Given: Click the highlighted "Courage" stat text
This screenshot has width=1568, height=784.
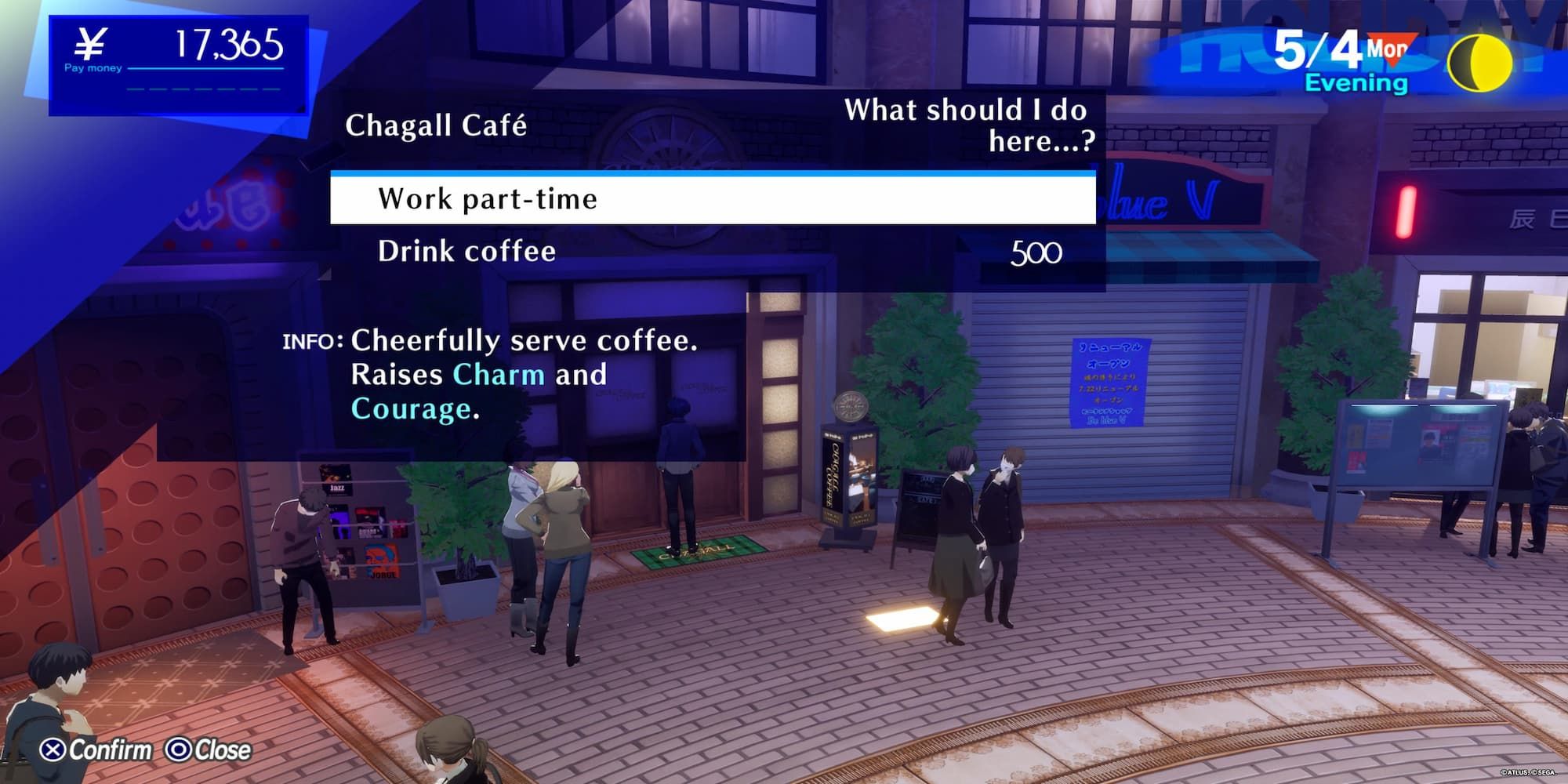Looking at the screenshot, I should pyautogui.click(x=415, y=410).
